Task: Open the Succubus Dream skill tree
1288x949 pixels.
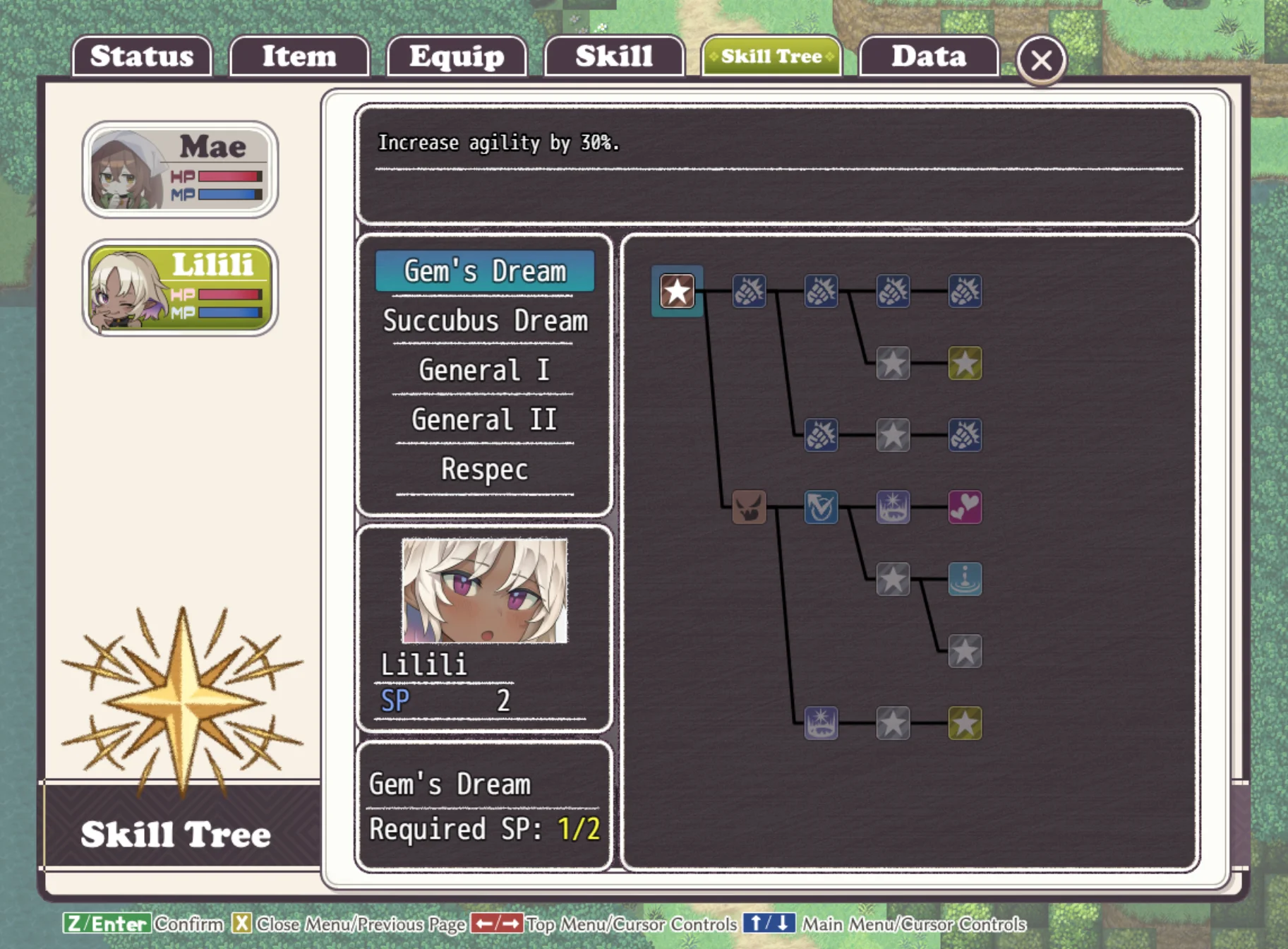Action: tap(485, 321)
